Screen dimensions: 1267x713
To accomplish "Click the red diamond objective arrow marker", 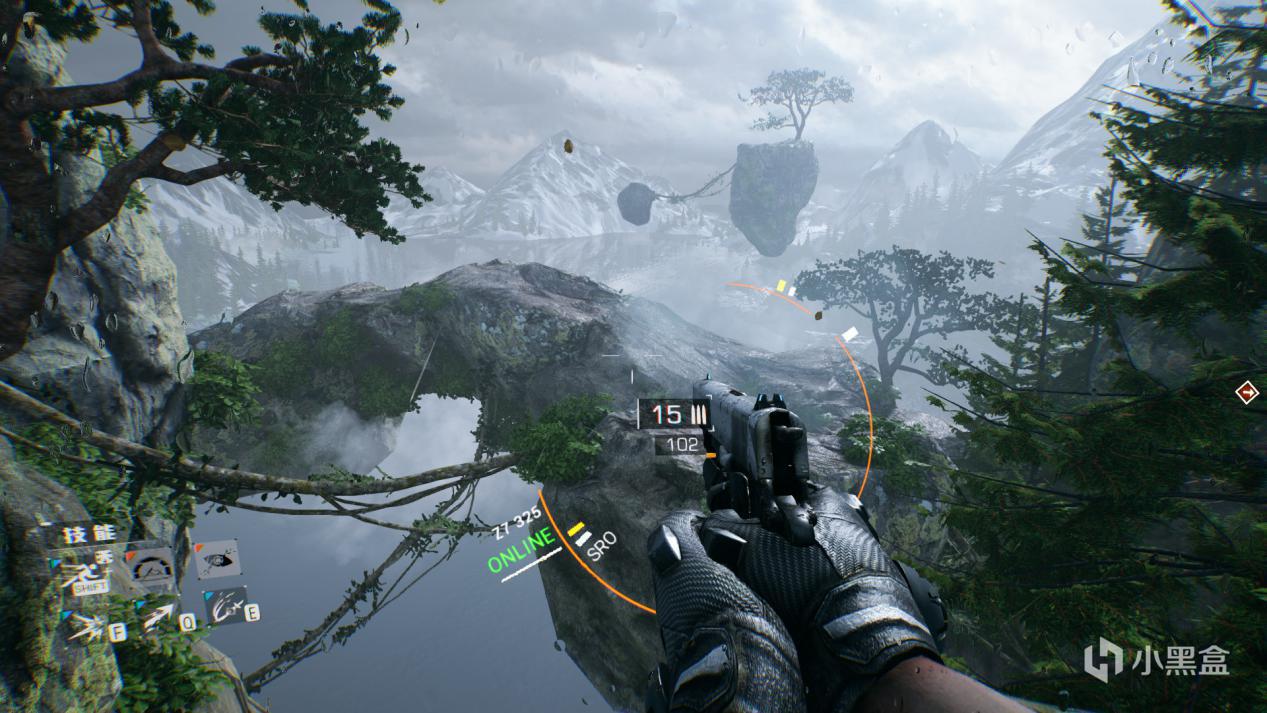I will point(1247,392).
